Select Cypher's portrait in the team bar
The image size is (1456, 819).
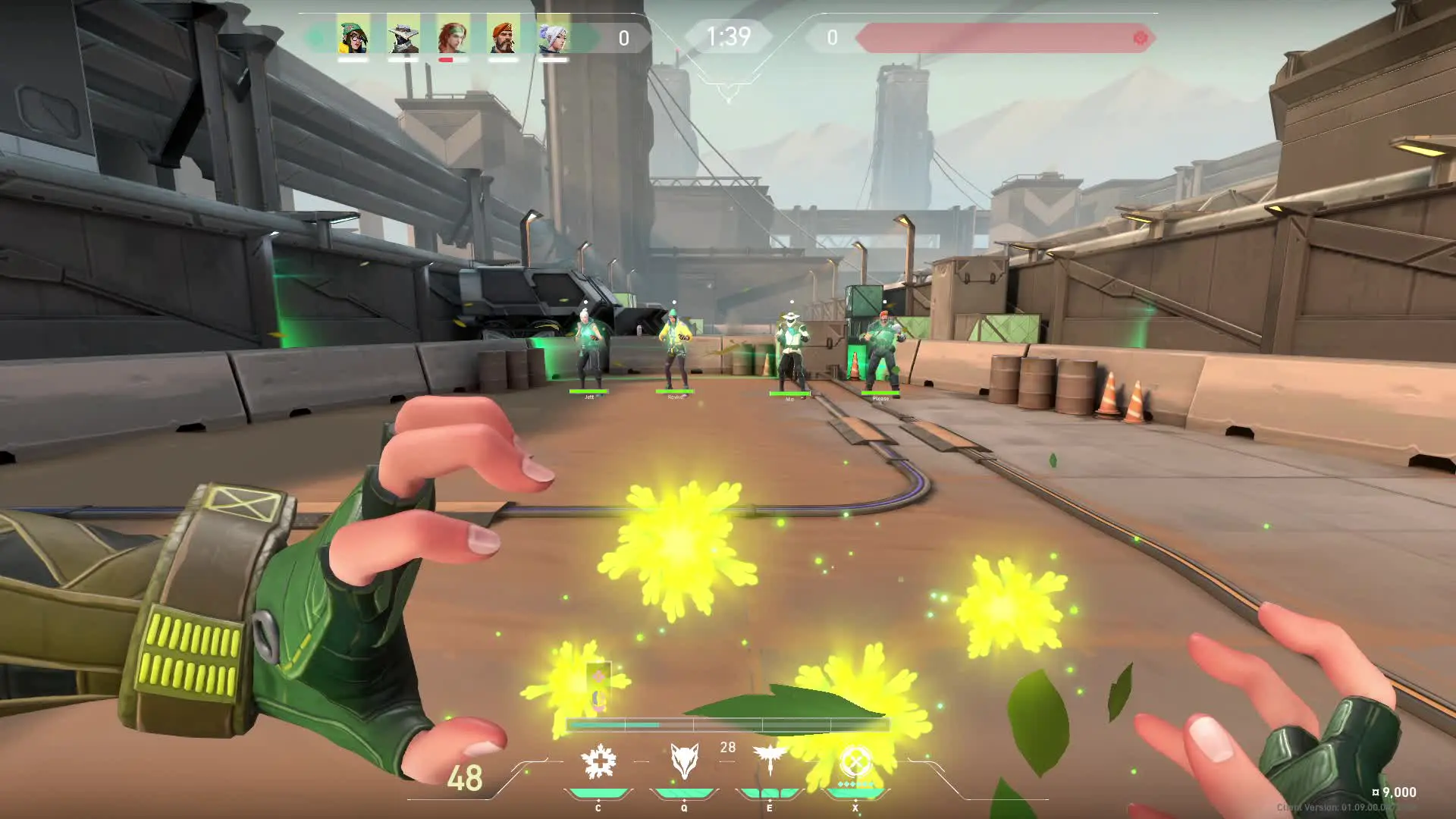tap(403, 35)
